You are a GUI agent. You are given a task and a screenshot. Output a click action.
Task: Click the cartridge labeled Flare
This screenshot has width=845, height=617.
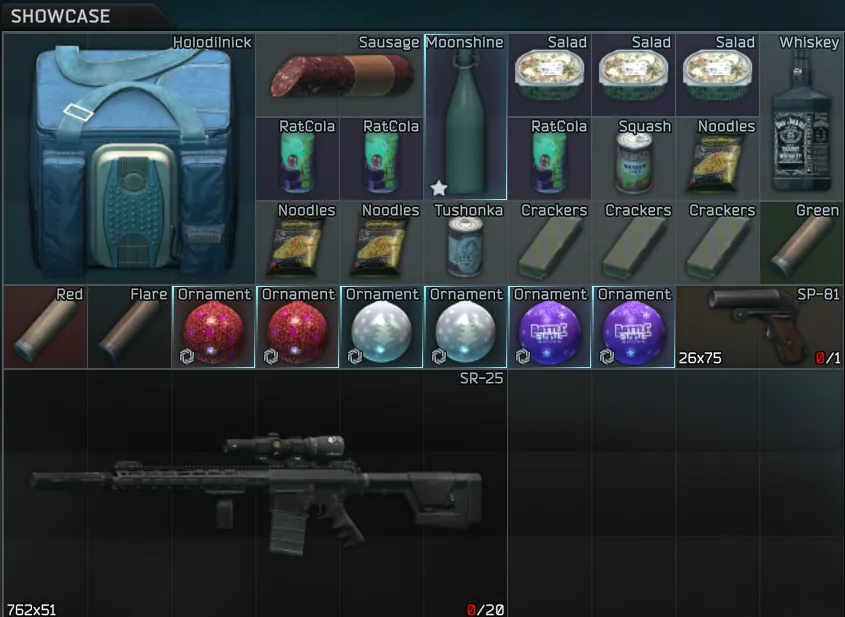[x=128, y=328]
